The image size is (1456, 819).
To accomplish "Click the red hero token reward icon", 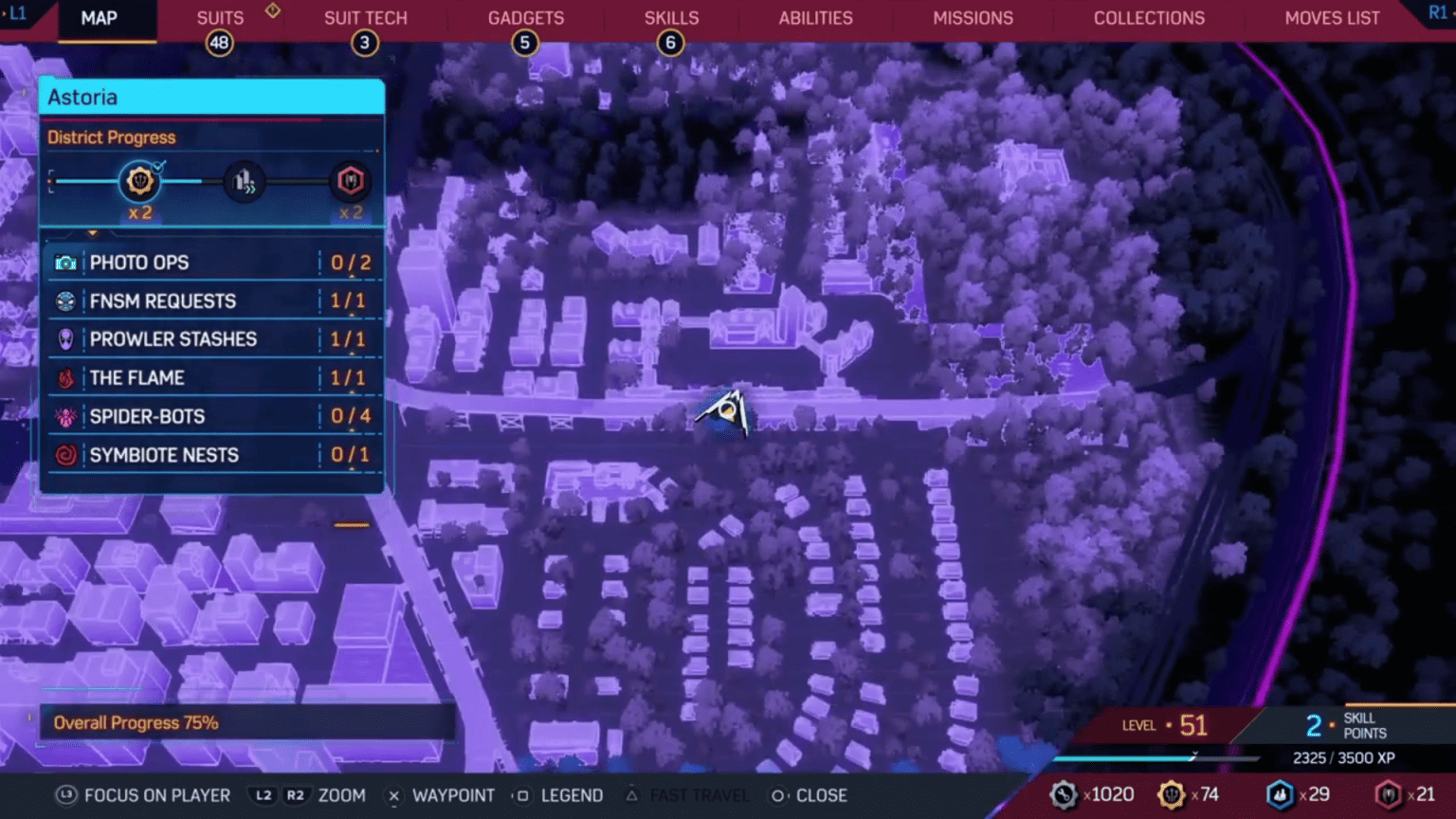I will tap(350, 181).
